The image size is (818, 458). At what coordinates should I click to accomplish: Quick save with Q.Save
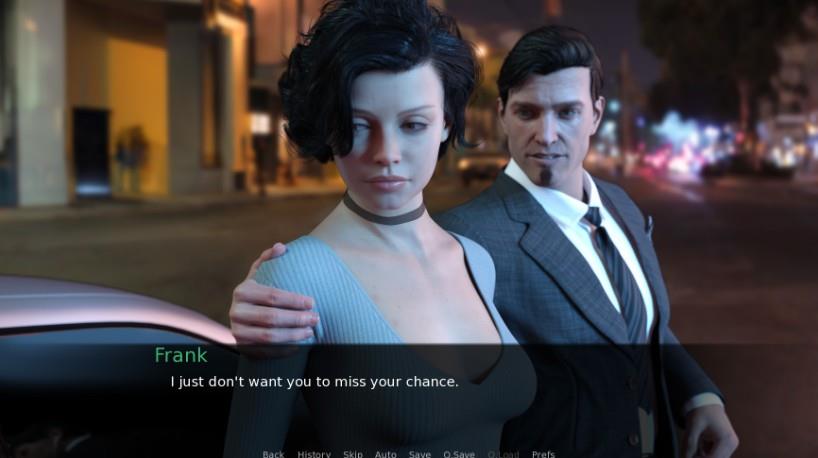[x=459, y=454]
